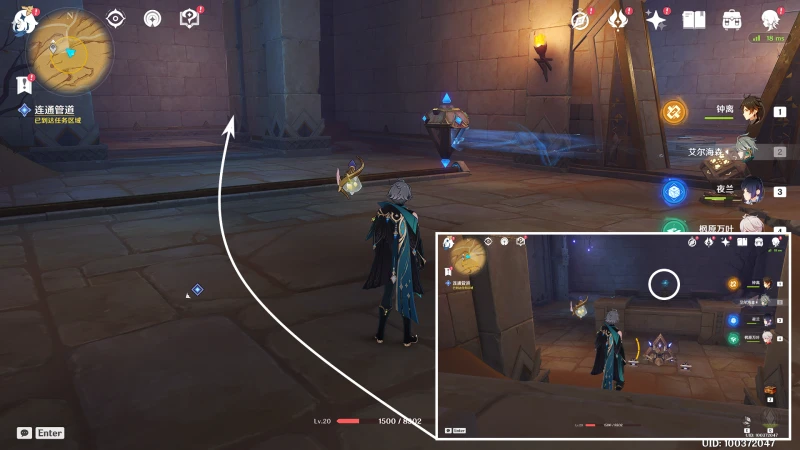Open the question mark tutorial book
This screenshot has width=800, height=450.
[x=189, y=18]
